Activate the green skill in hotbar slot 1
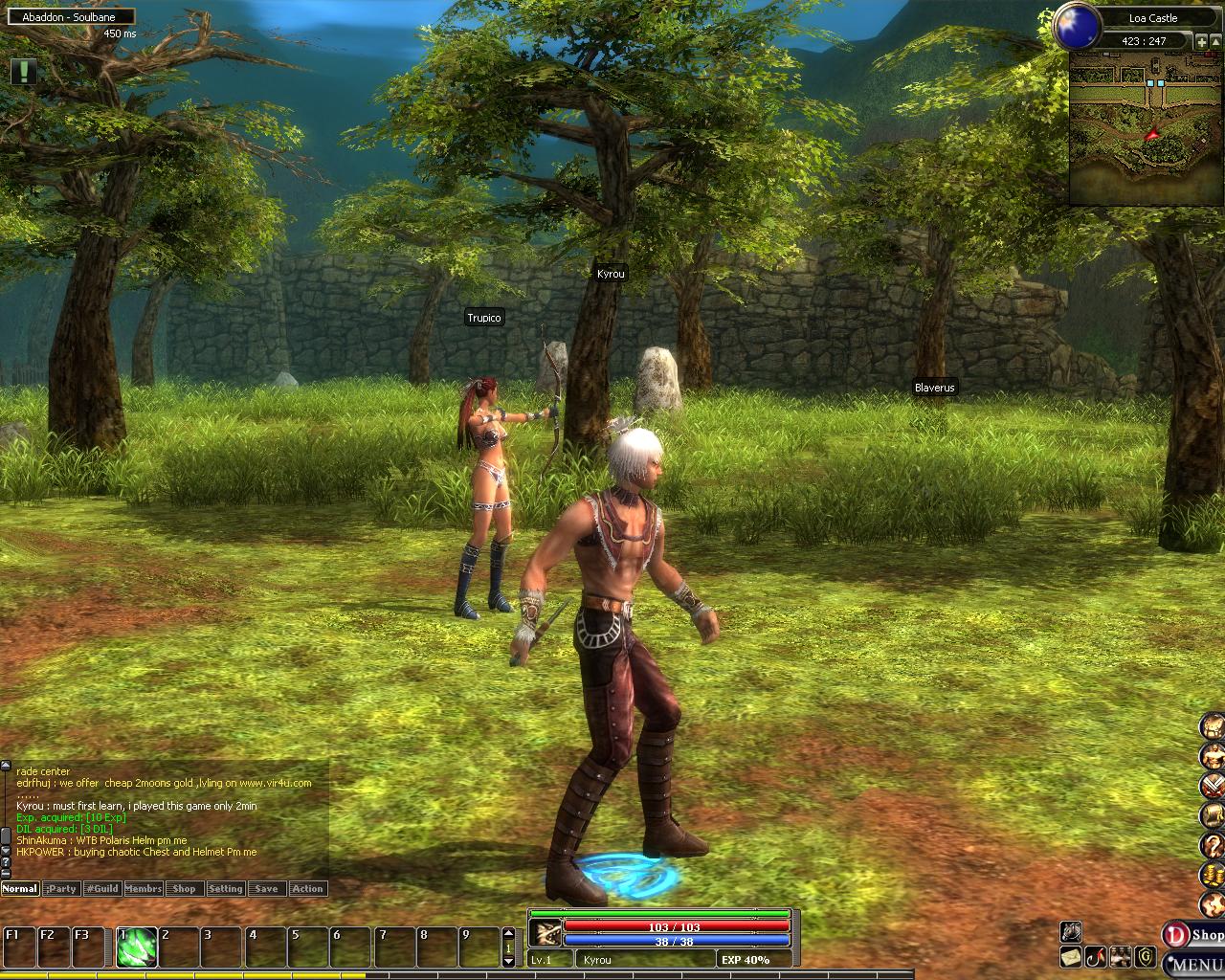This screenshot has height=980, width=1225. (x=137, y=947)
